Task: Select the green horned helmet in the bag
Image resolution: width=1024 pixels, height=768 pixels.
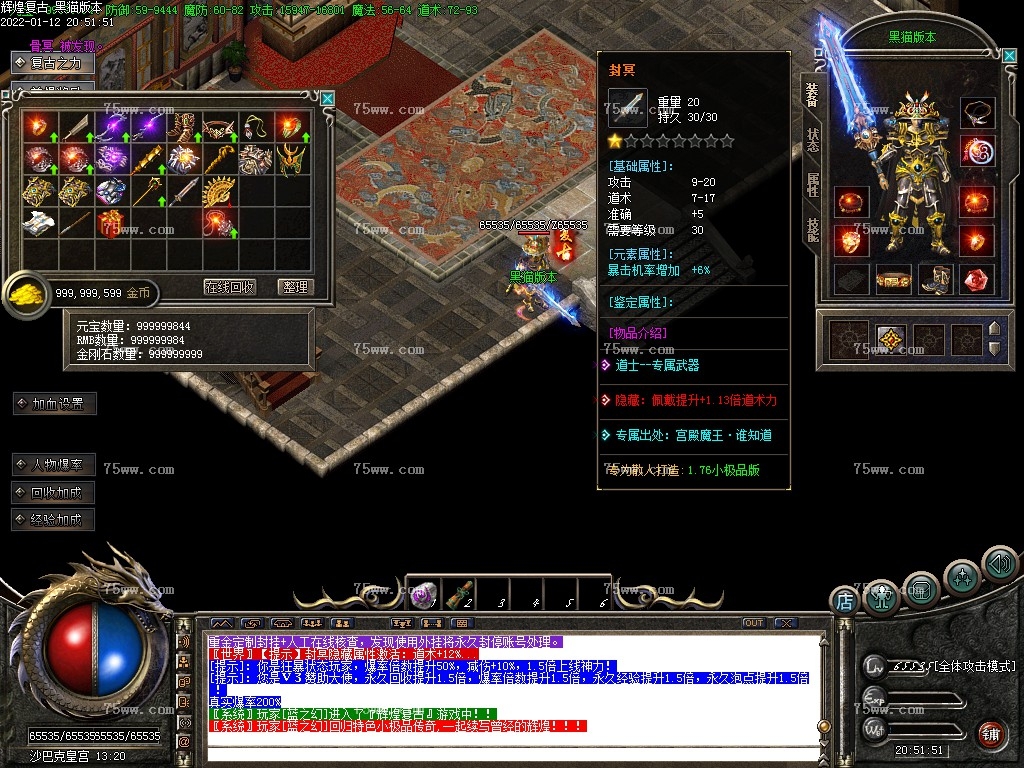Action: [x=290, y=159]
